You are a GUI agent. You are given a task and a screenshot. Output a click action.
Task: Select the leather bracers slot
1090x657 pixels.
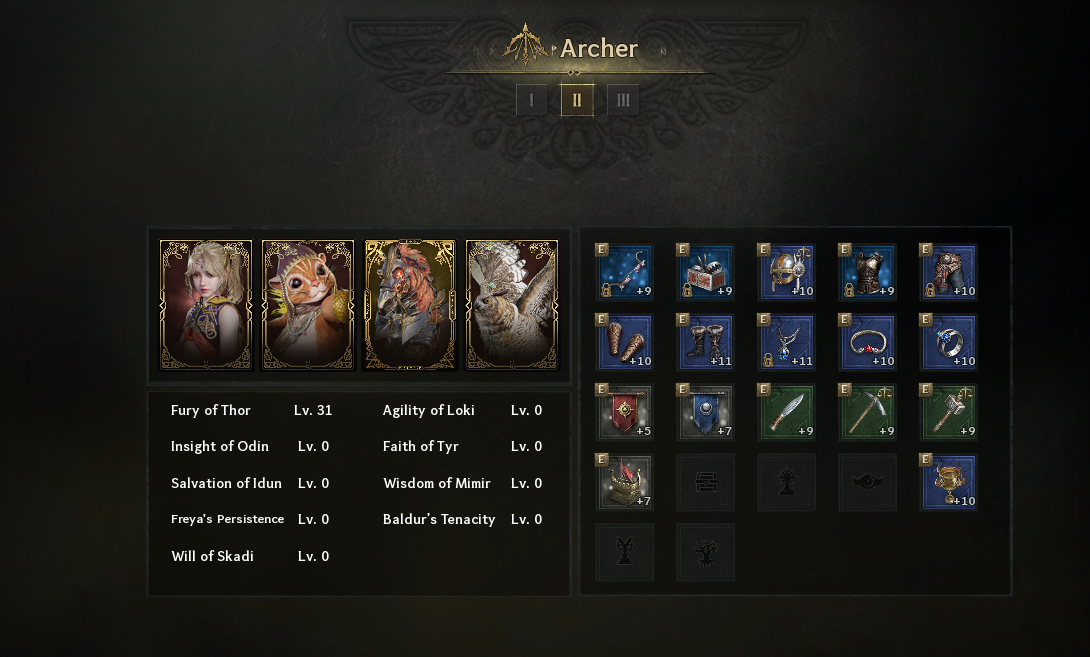tap(625, 343)
